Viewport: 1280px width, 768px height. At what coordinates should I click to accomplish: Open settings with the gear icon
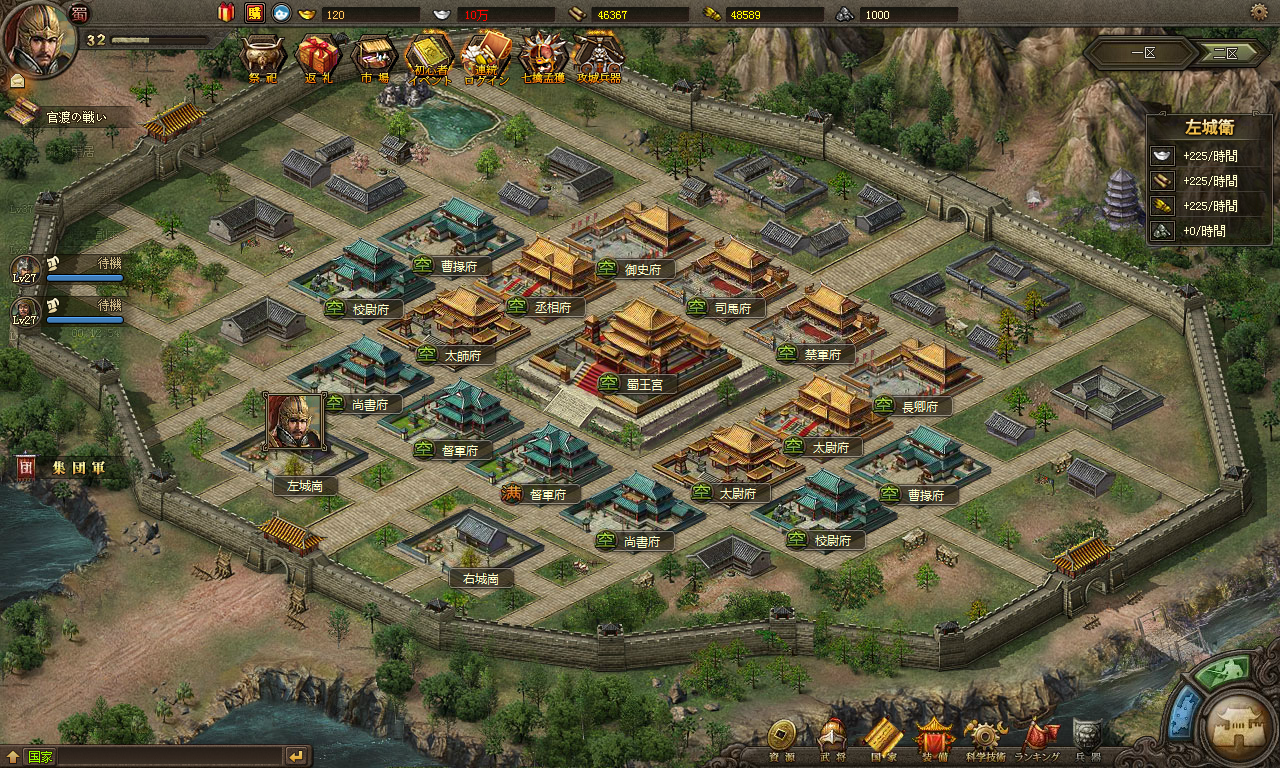click(1260, 12)
